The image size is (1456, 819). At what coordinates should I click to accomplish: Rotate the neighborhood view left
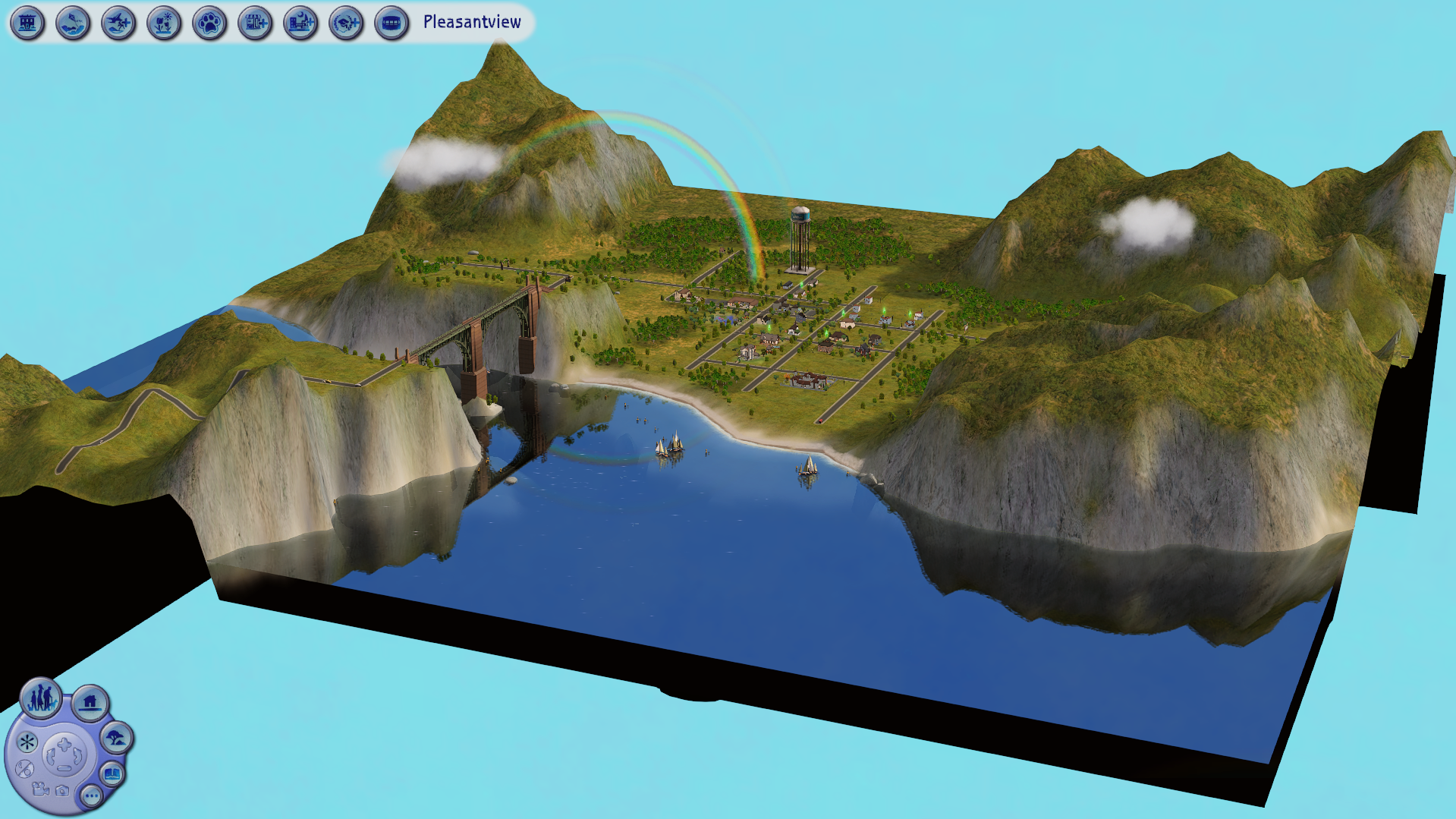50,755
